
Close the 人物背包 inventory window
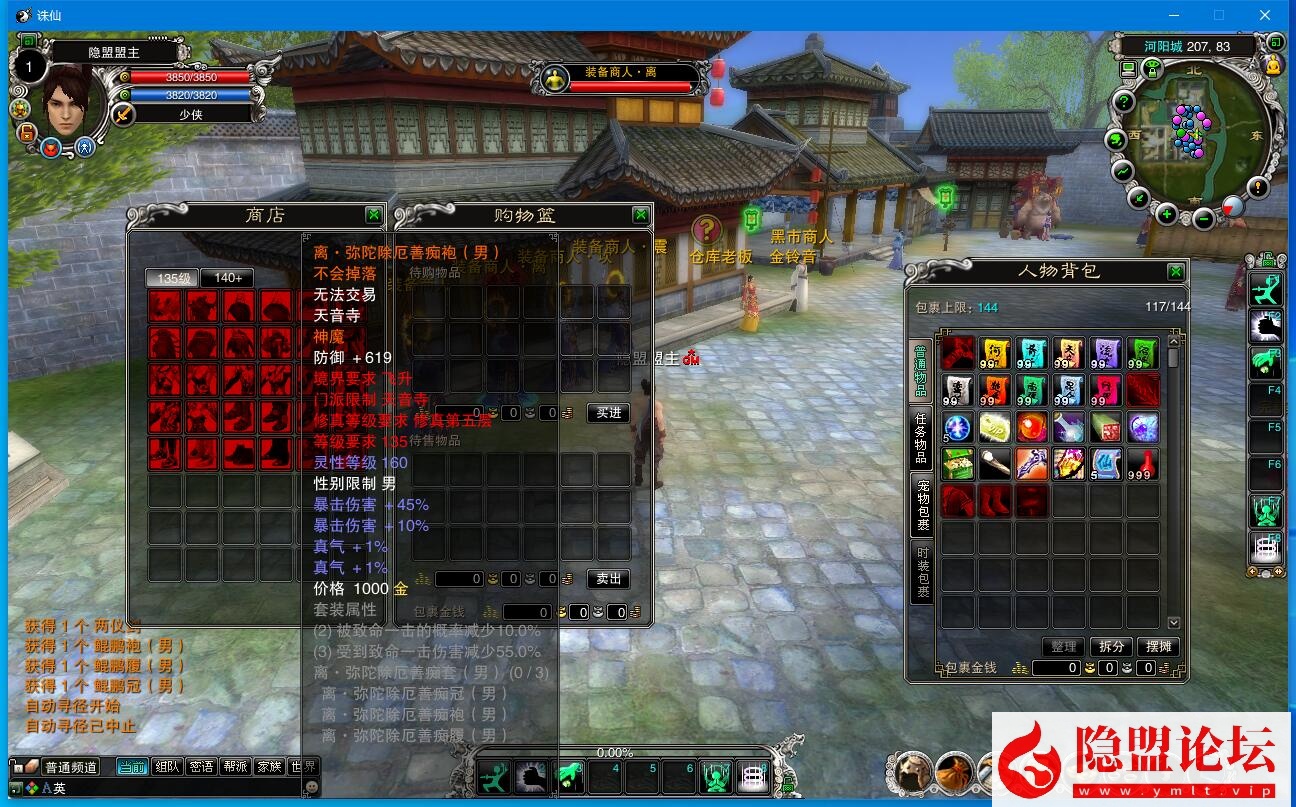pos(1175,272)
